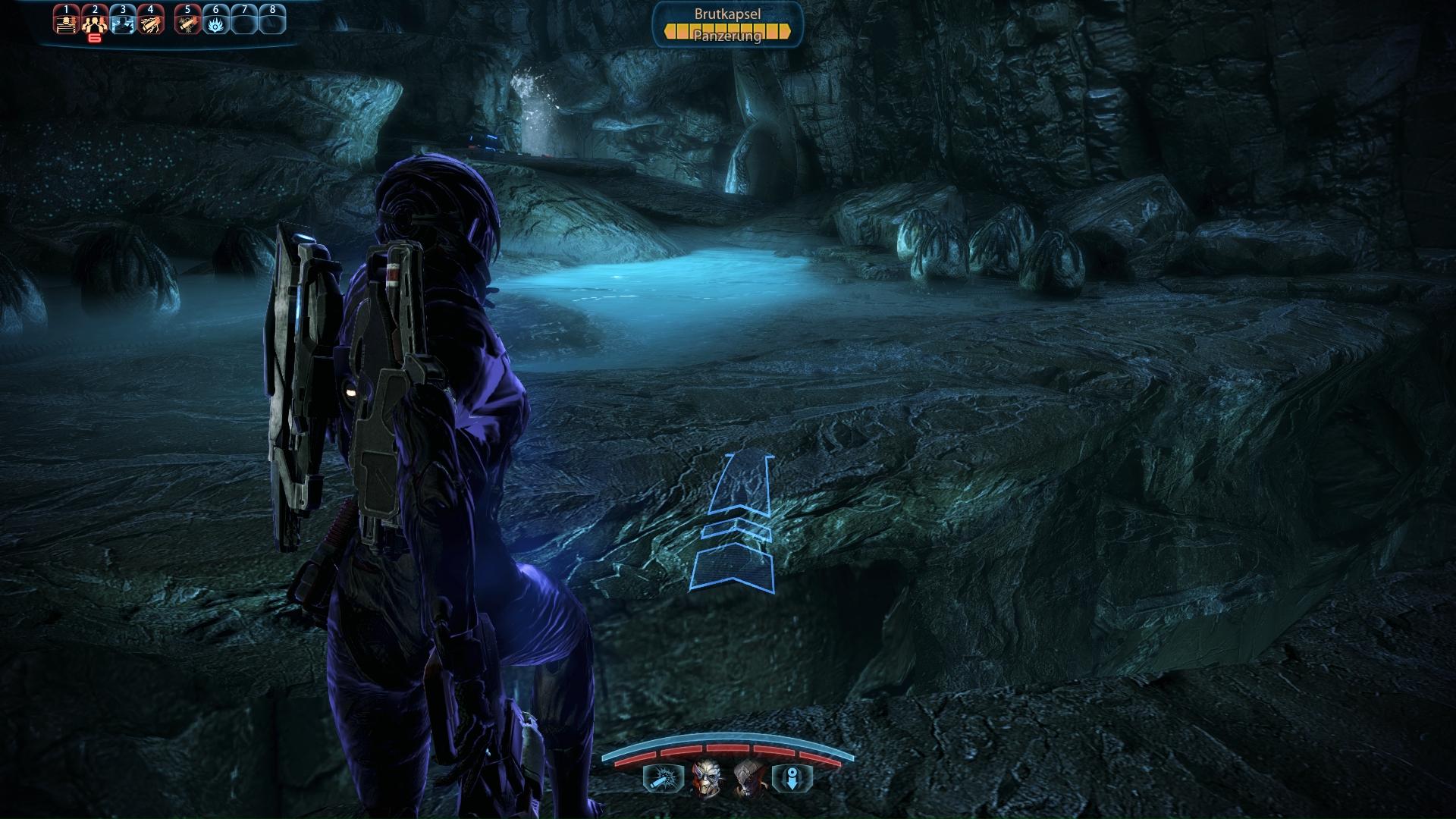Image resolution: width=1456 pixels, height=819 pixels.
Task: Use the blue flame power in slot 6
Action: pos(216,22)
